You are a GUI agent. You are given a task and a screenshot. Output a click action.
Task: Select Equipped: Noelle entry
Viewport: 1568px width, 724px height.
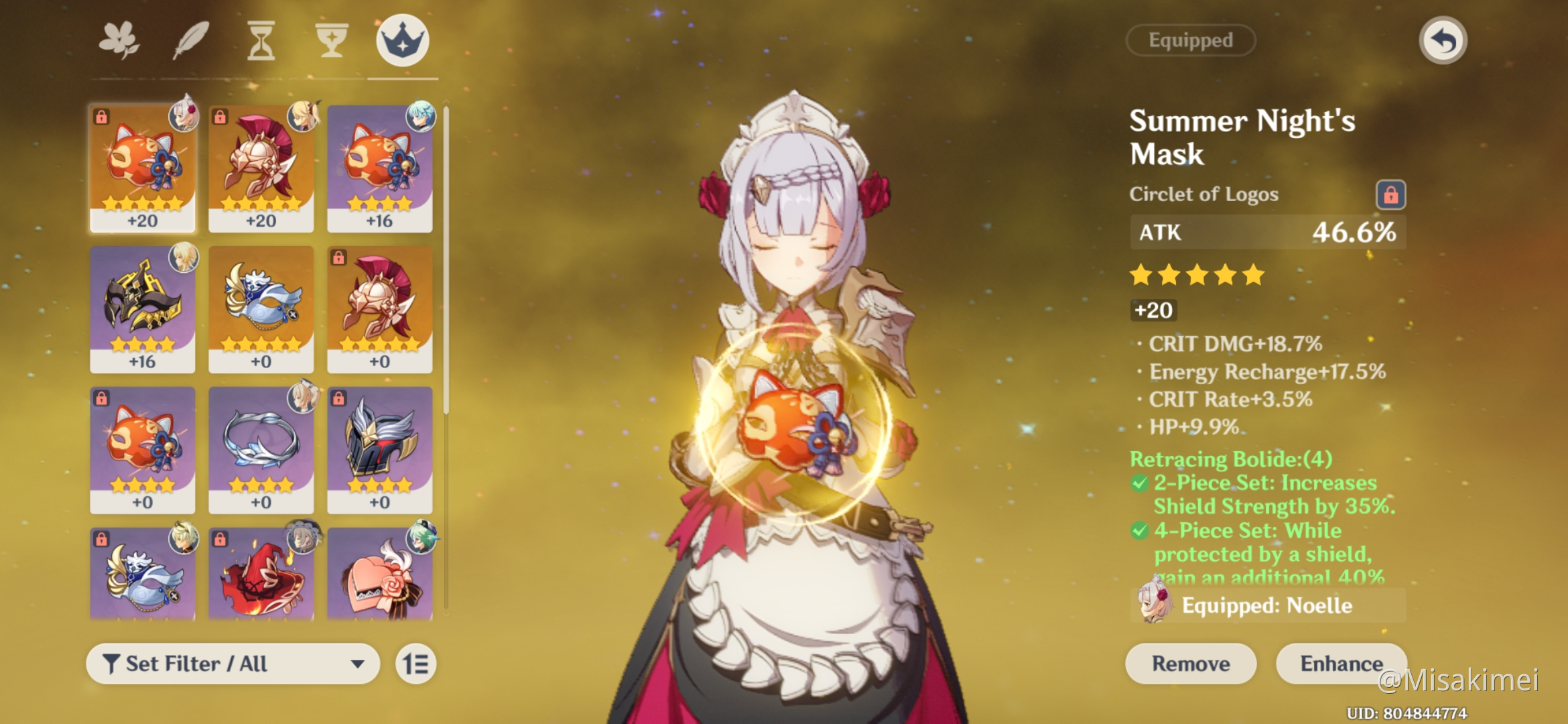pos(1266,605)
